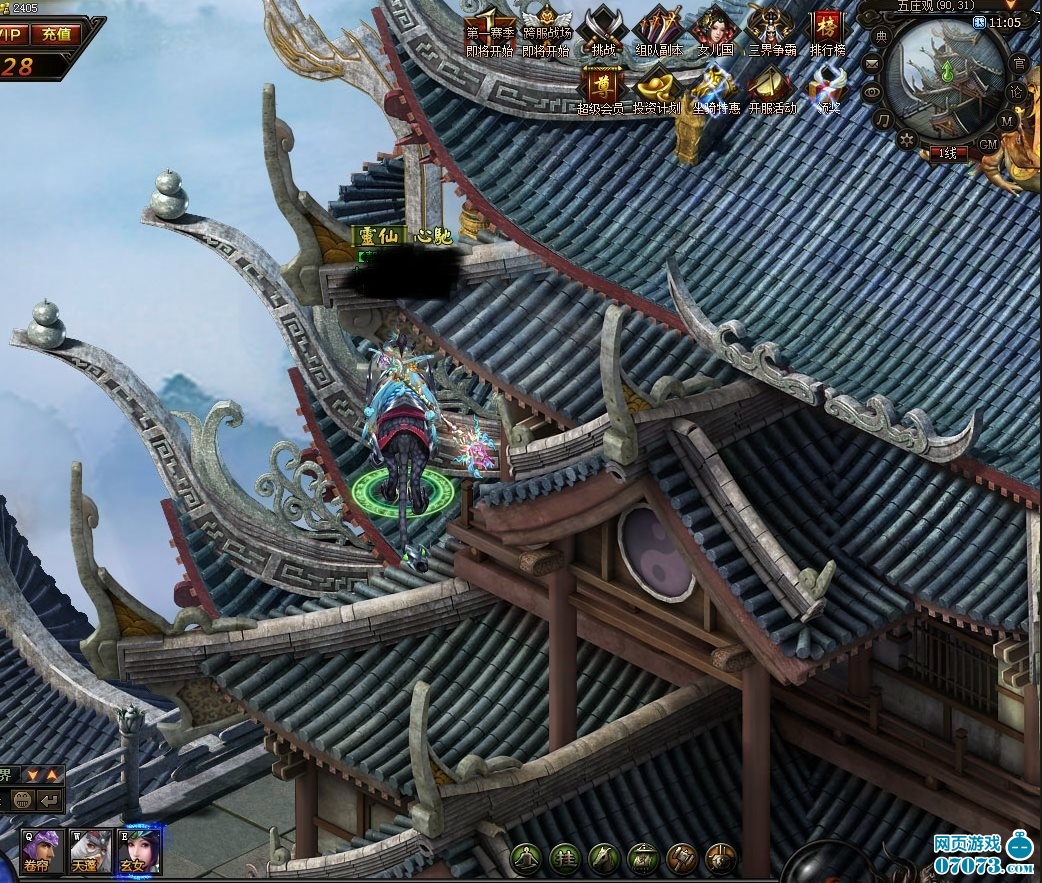Click the circular minimap

[x=947, y=78]
